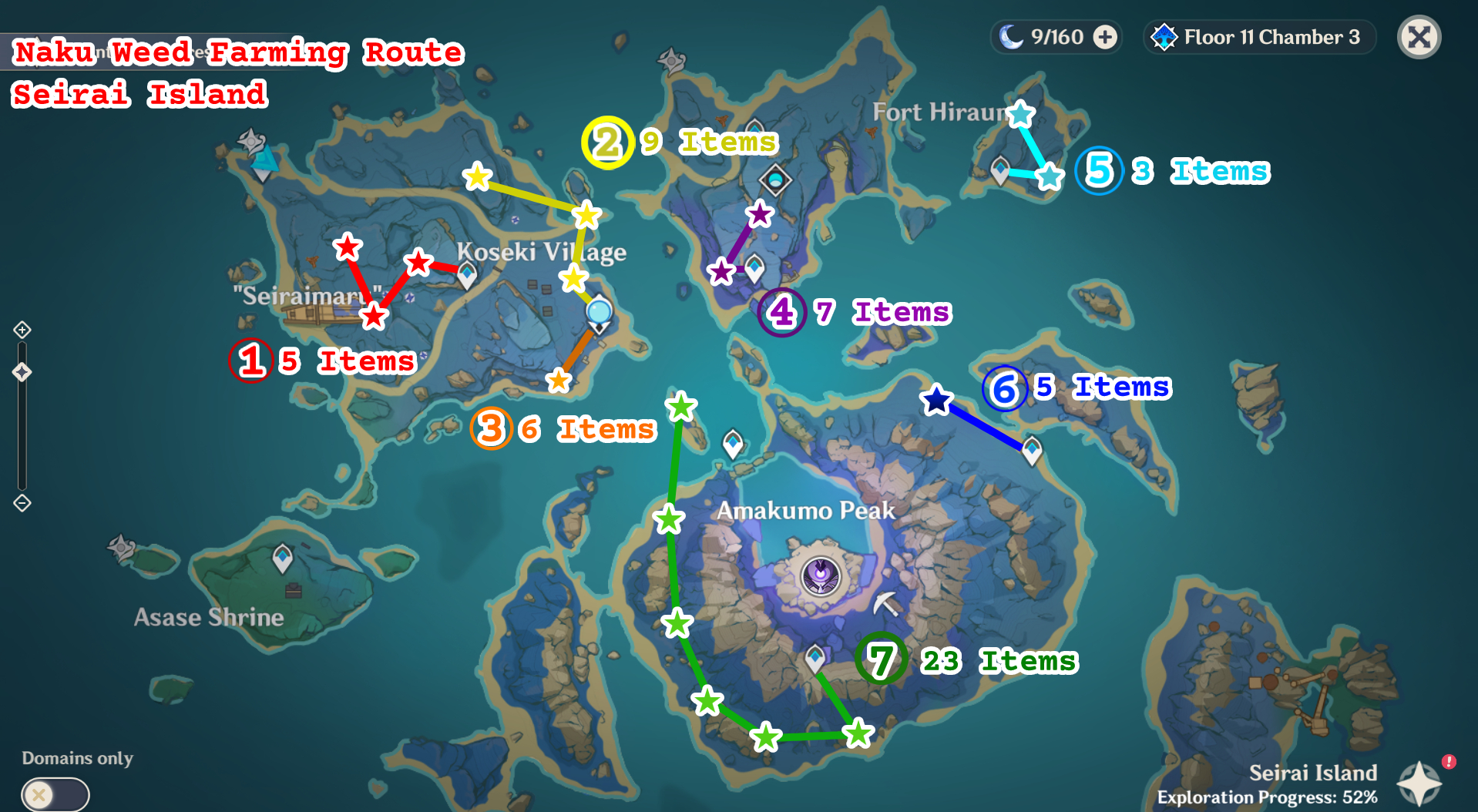Open the Spiral Abyss tree icon
1478x812 pixels.
pos(1164,36)
